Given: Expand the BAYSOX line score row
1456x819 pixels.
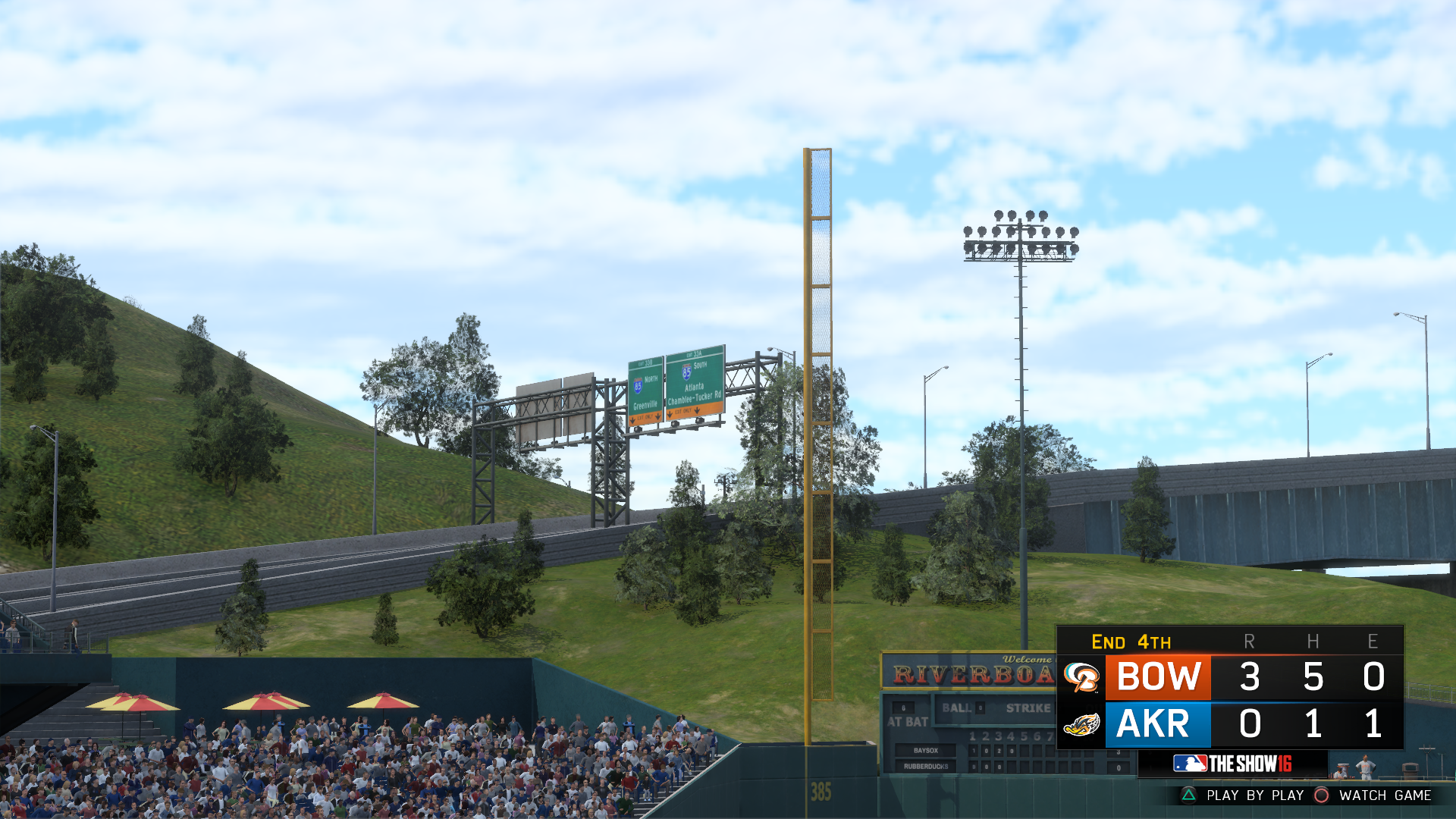Looking at the screenshot, I should [x=925, y=752].
